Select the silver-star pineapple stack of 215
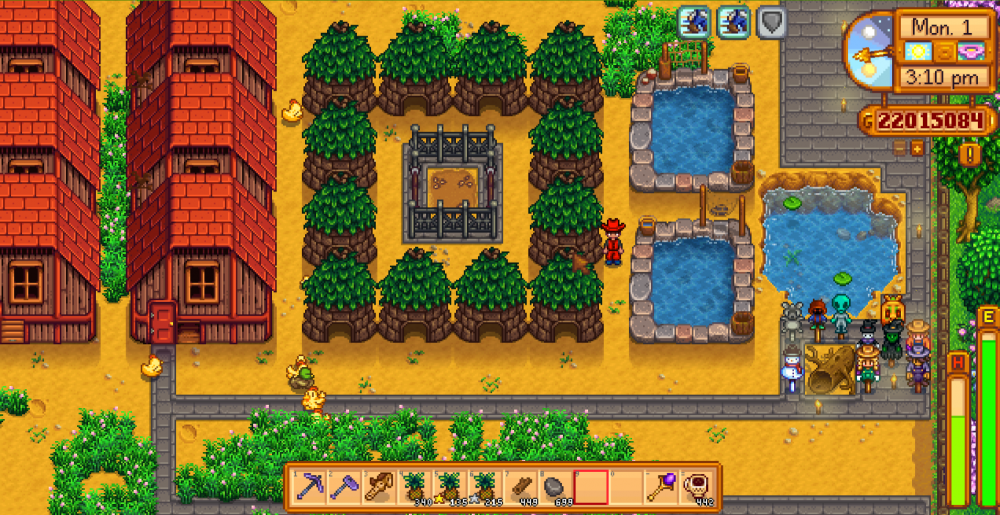 [x=486, y=488]
